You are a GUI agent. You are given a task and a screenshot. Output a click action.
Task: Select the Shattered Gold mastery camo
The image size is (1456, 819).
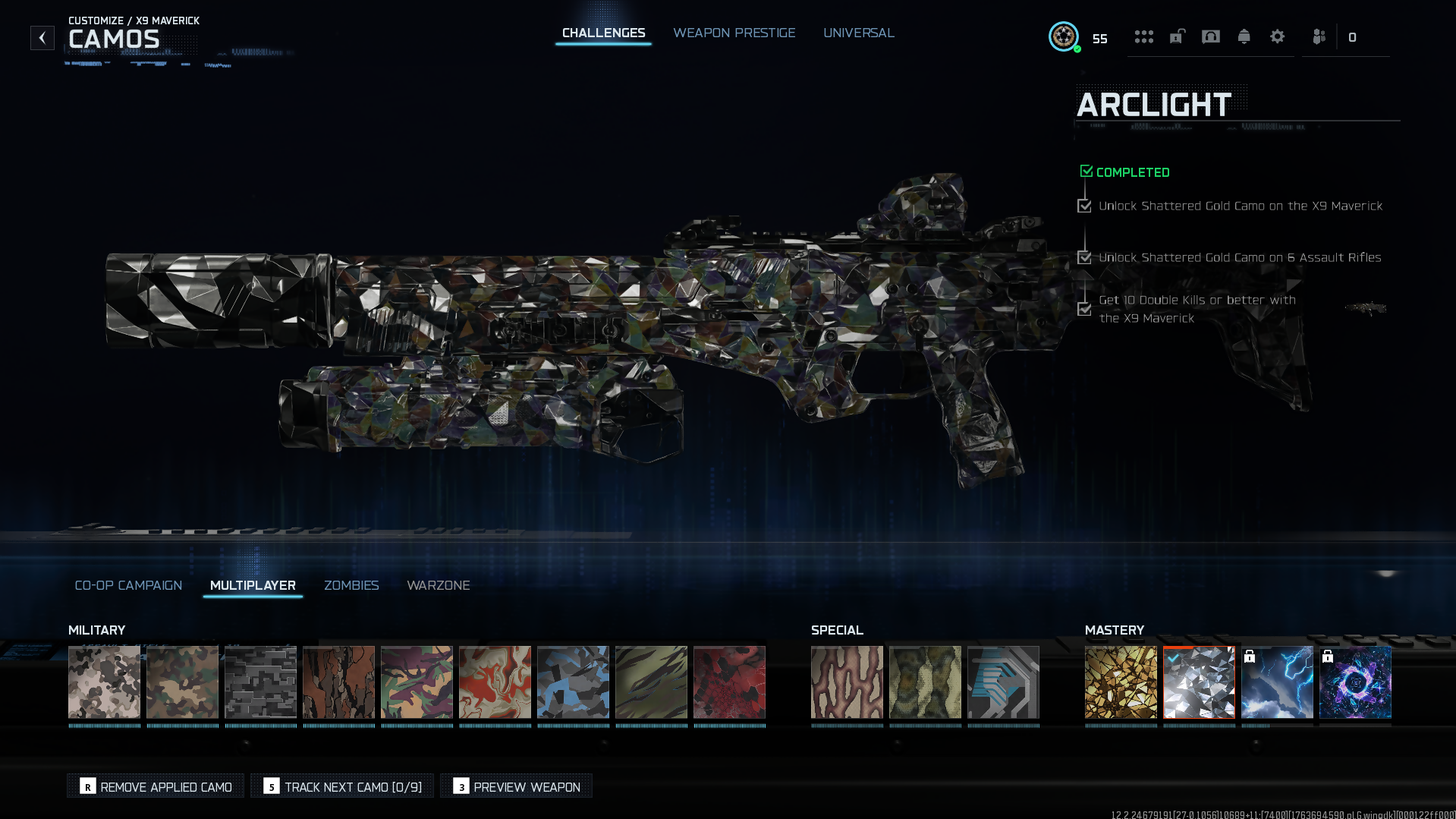pos(1121,682)
